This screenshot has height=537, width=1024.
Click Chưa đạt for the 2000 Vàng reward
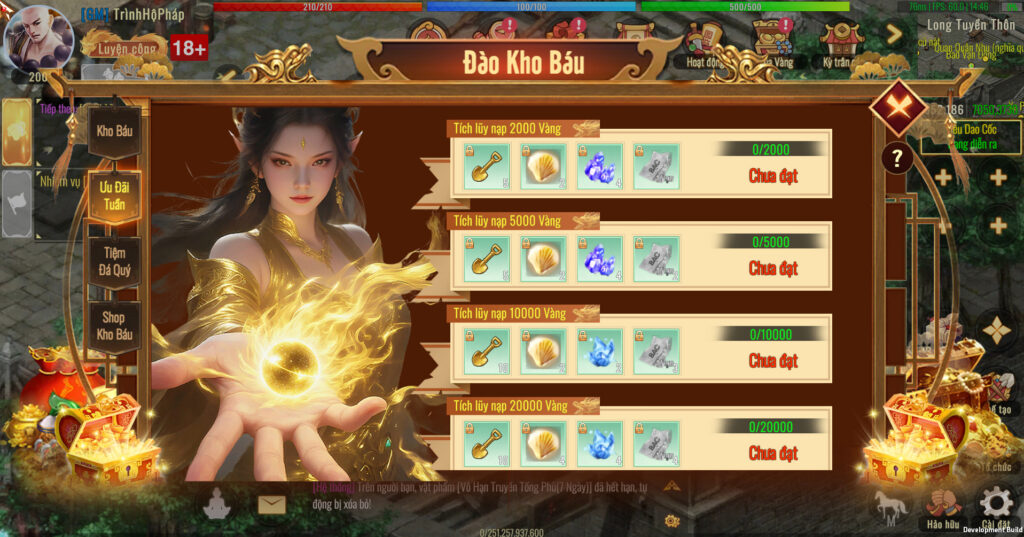pos(773,176)
